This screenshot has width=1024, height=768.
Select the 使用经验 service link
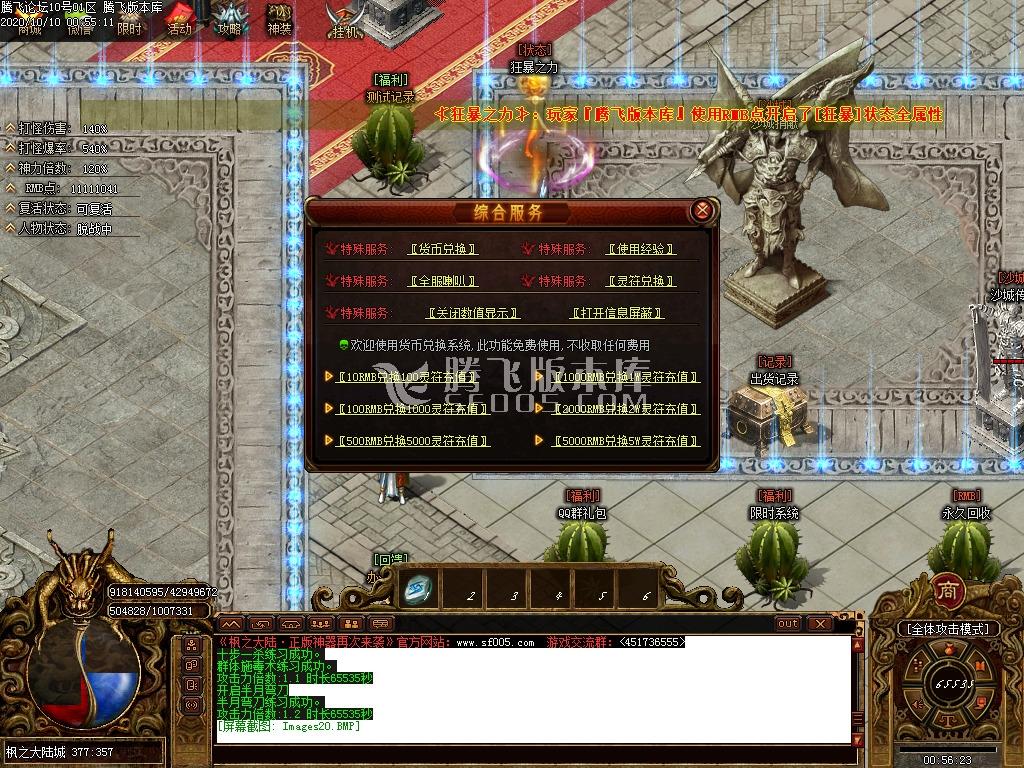point(641,249)
